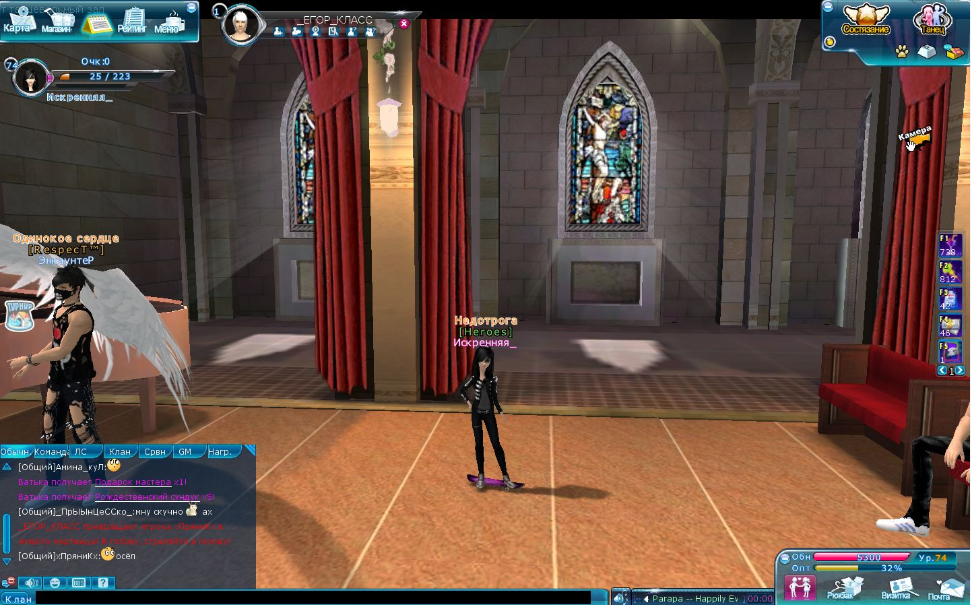Open the Меню main menu
Image resolution: width=971 pixels, height=605 pixels.
point(169,20)
